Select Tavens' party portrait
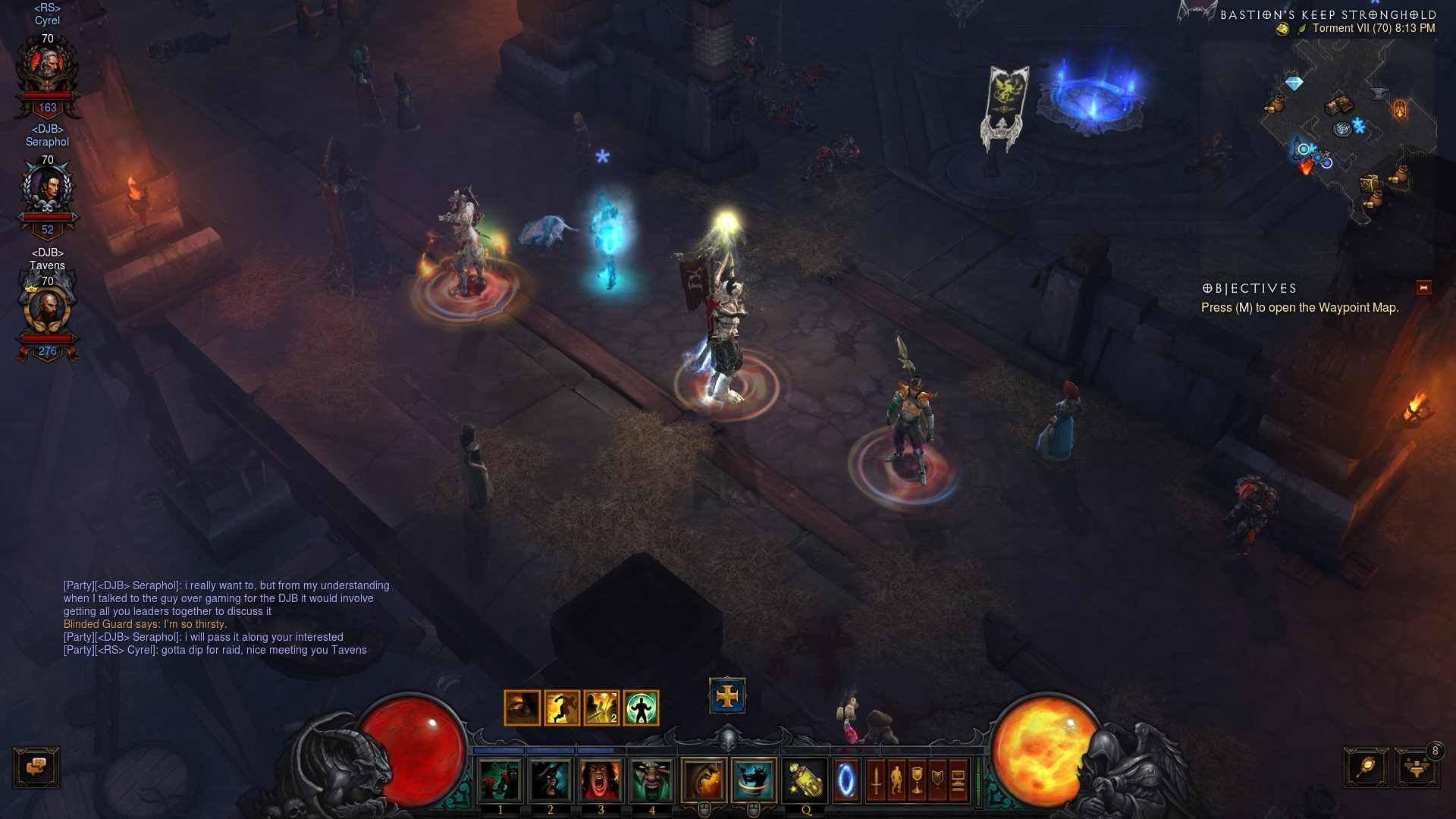The width and height of the screenshot is (1456, 819). click(x=47, y=311)
